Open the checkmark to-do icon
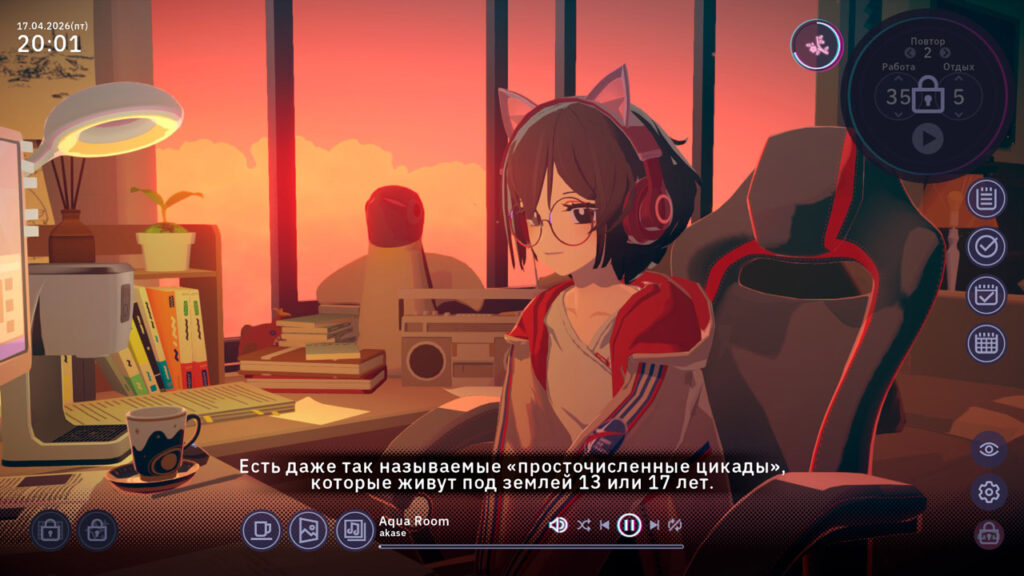Viewport: 1024px width, 576px height. point(986,247)
